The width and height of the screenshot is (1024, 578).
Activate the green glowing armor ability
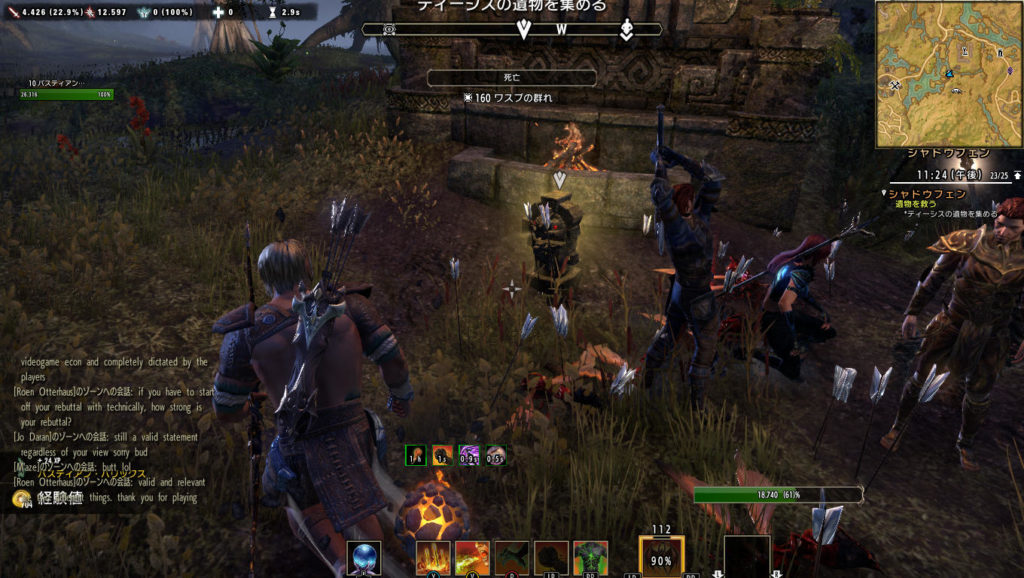(590, 558)
